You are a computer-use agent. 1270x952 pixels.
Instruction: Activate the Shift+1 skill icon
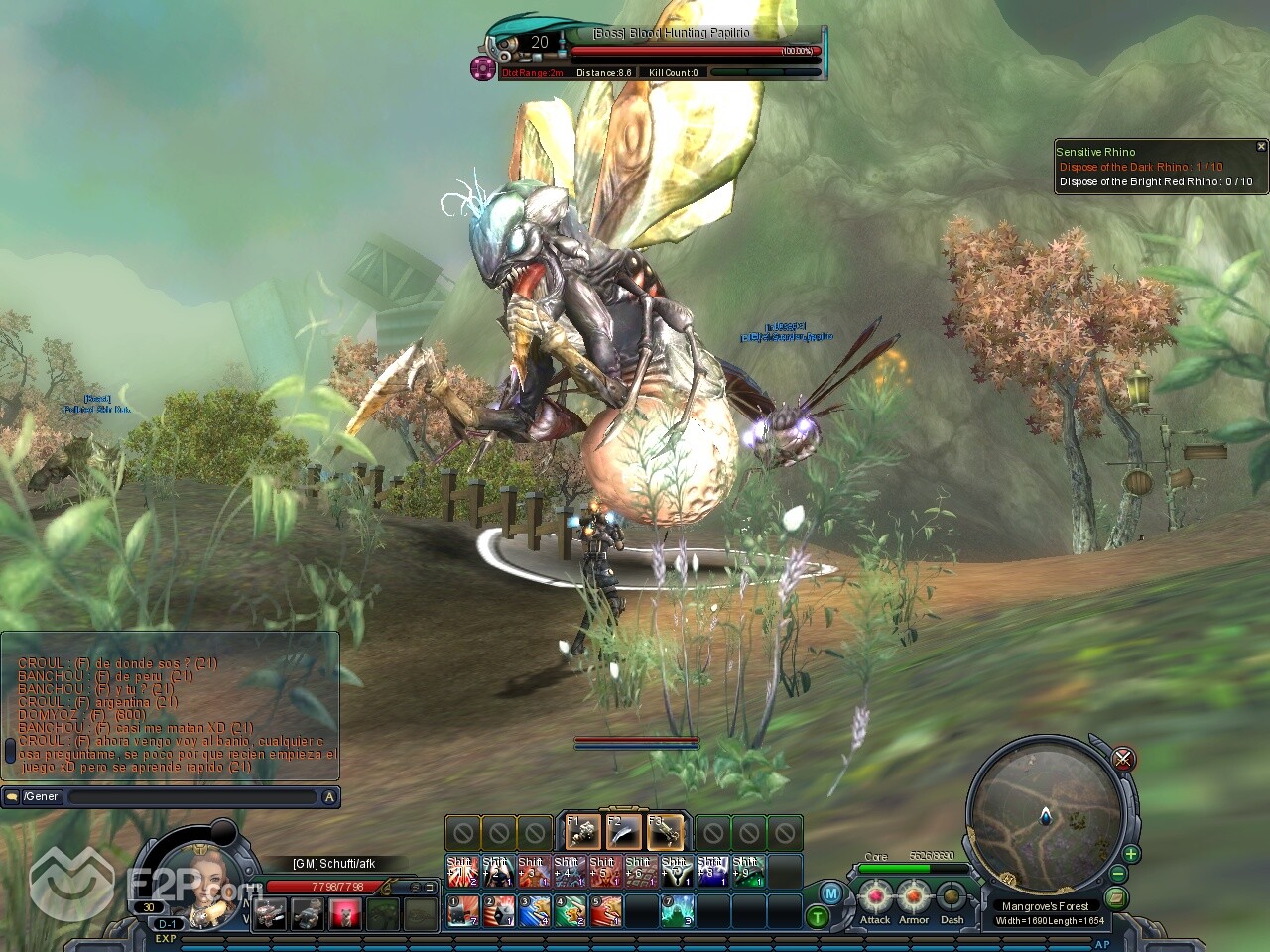click(x=461, y=871)
